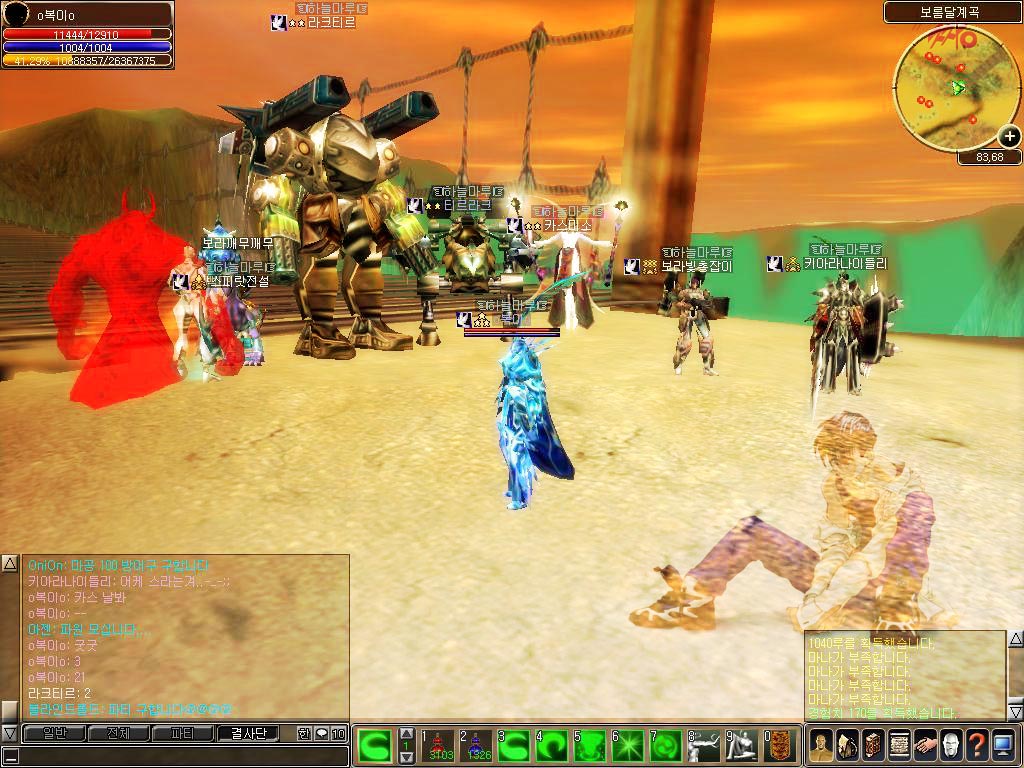Use the blue potion in slot 2

479,746
